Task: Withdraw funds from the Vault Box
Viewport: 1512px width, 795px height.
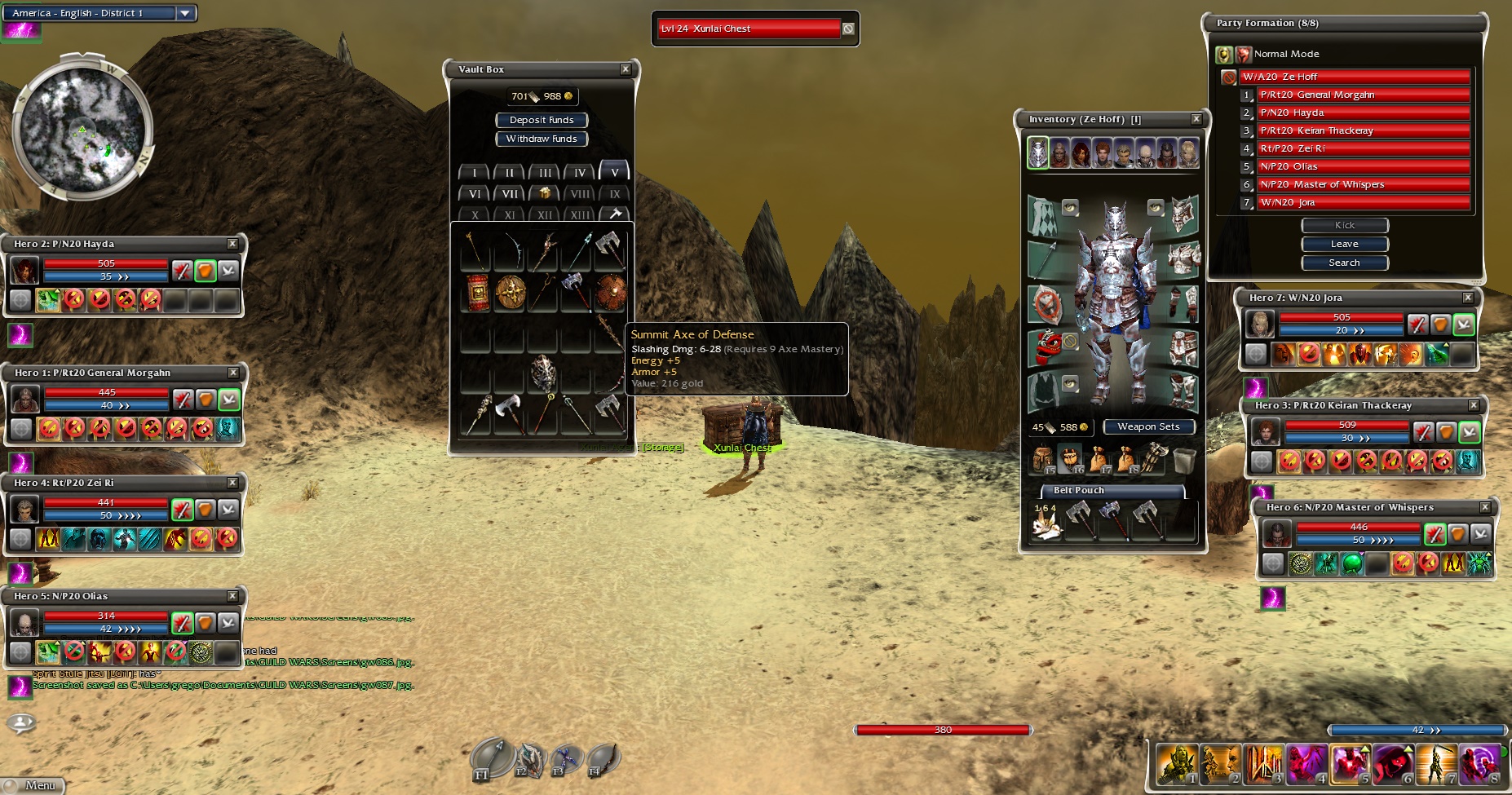Action: tap(542, 139)
